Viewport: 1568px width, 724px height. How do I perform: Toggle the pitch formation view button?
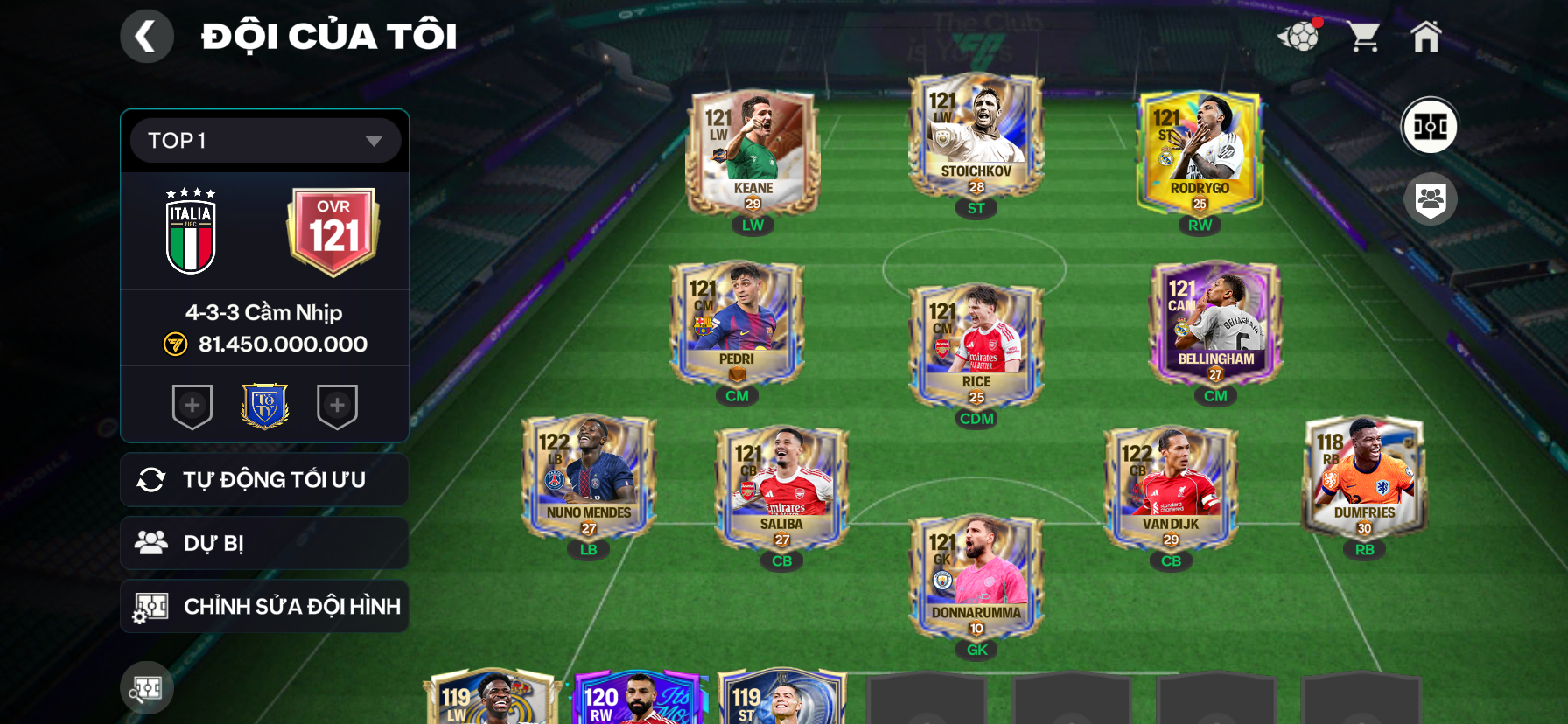point(1430,126)
